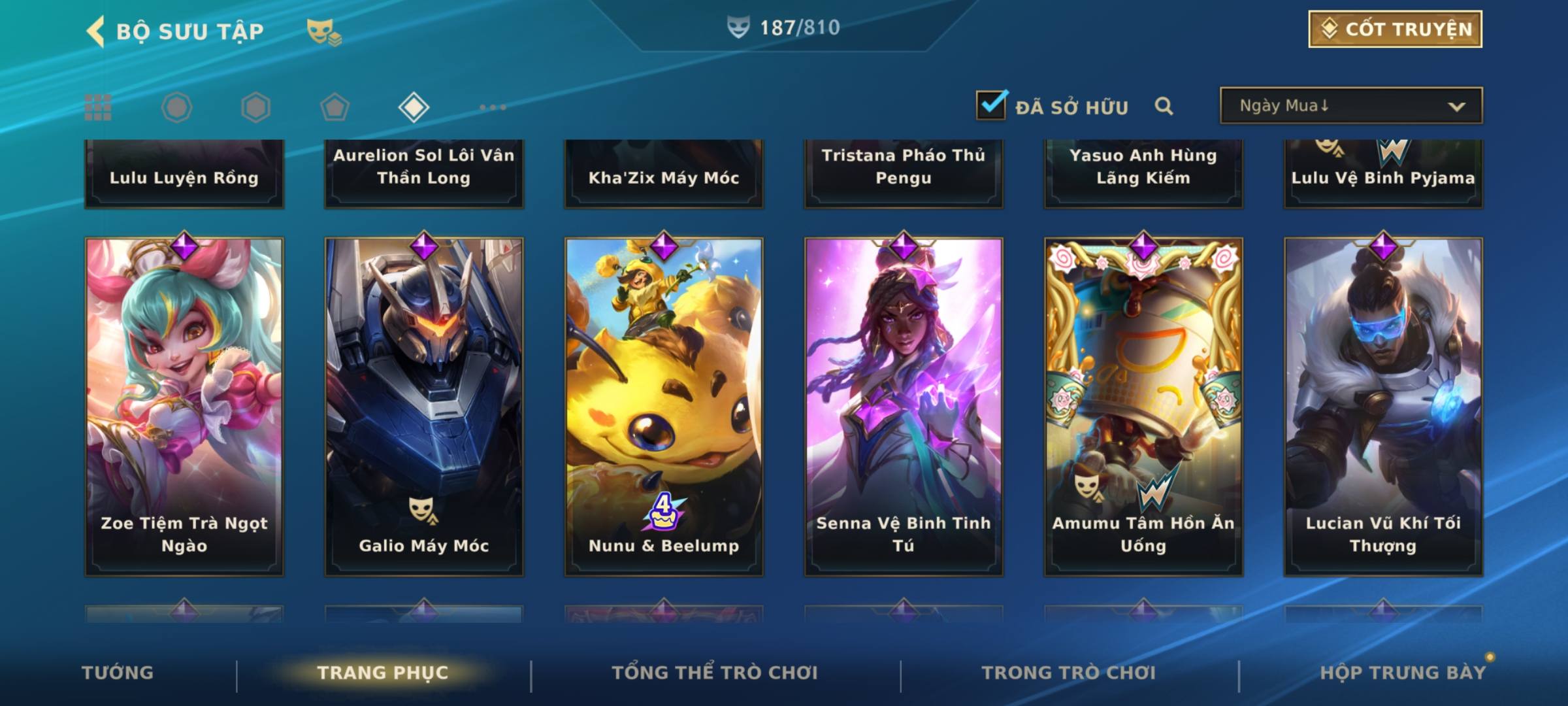The image size is (1568, 706).
Task: Show more filters via three dots
Action: [493, 107]
